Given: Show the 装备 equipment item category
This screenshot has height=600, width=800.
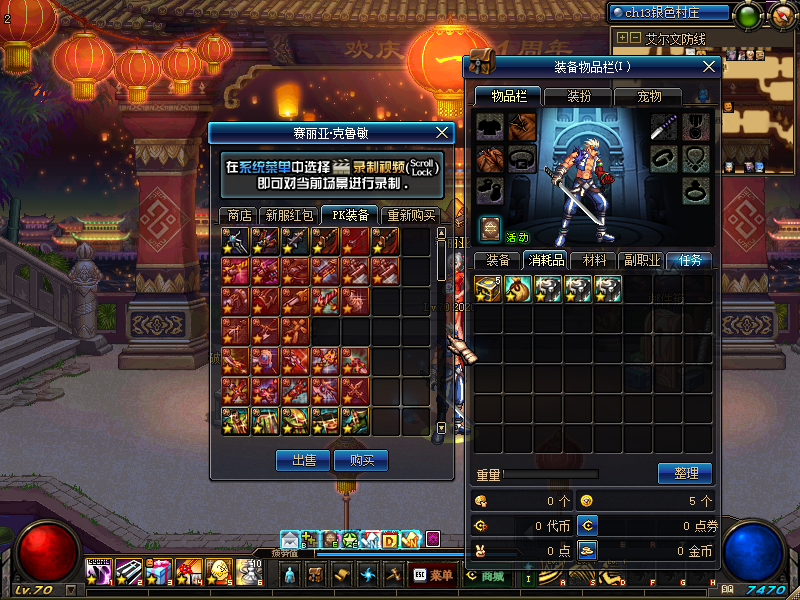Looking at the screenshot, I should pyautogui.click(x=497, y=260).
